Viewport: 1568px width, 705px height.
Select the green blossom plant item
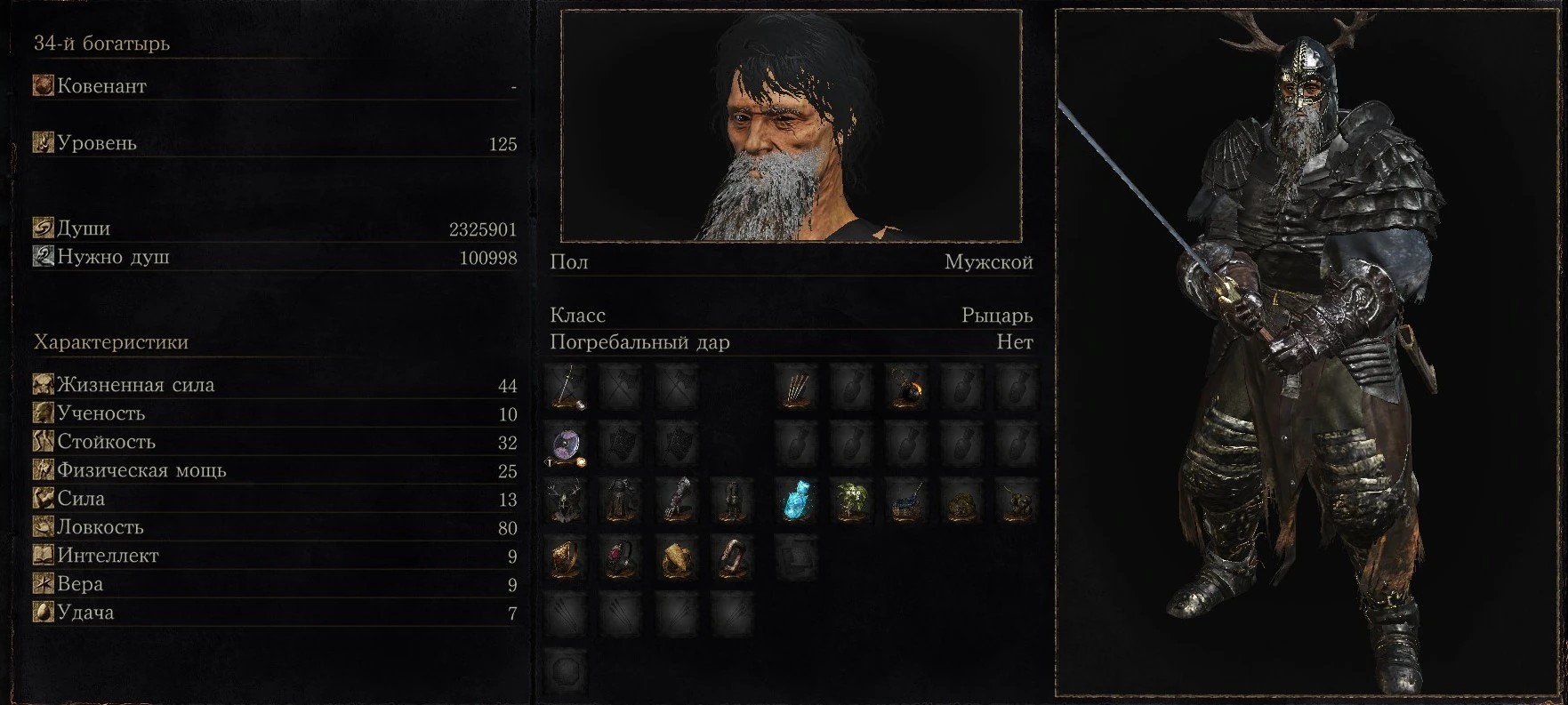851,501
